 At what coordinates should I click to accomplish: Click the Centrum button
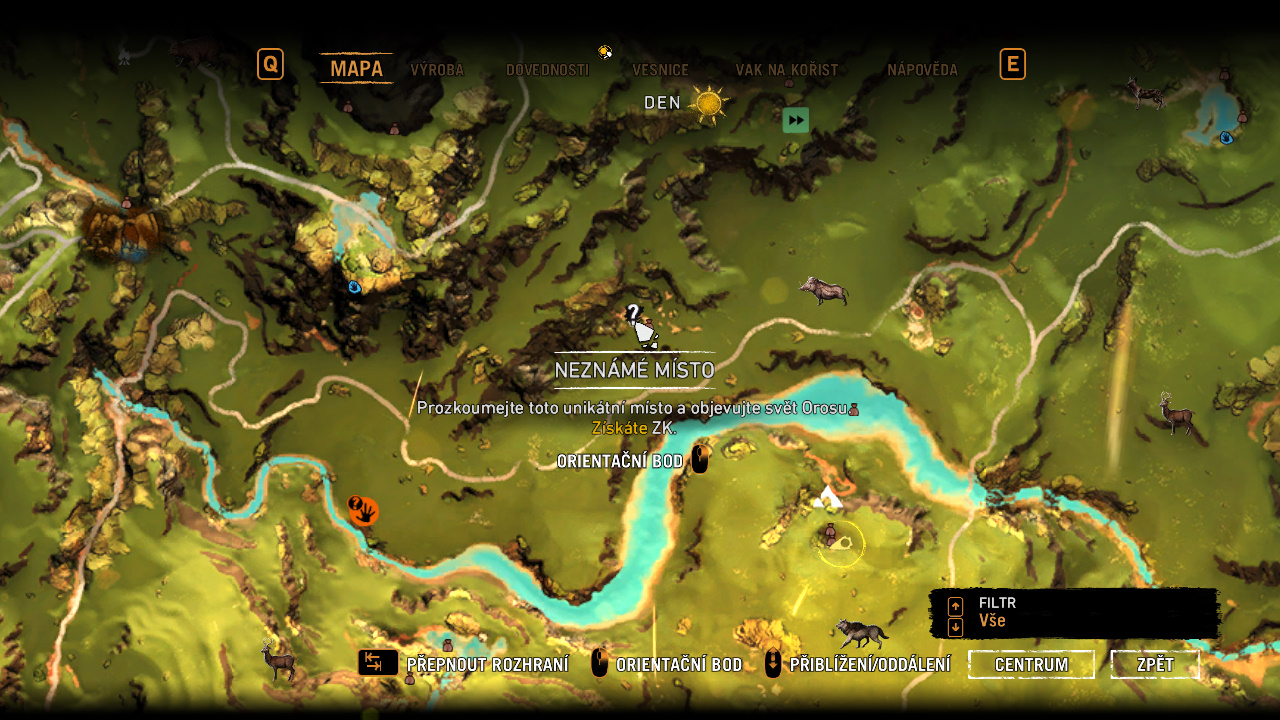[x=1031, y=665]
